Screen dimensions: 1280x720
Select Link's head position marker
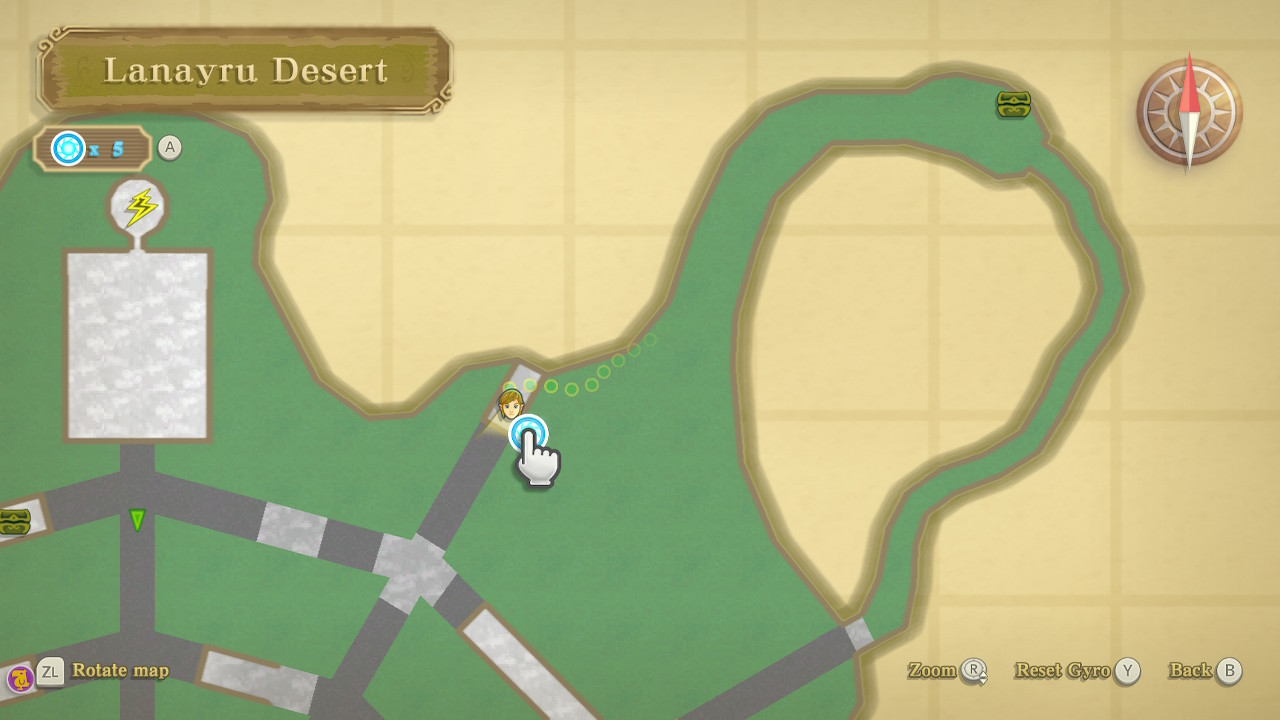click(x=510, y=404)
